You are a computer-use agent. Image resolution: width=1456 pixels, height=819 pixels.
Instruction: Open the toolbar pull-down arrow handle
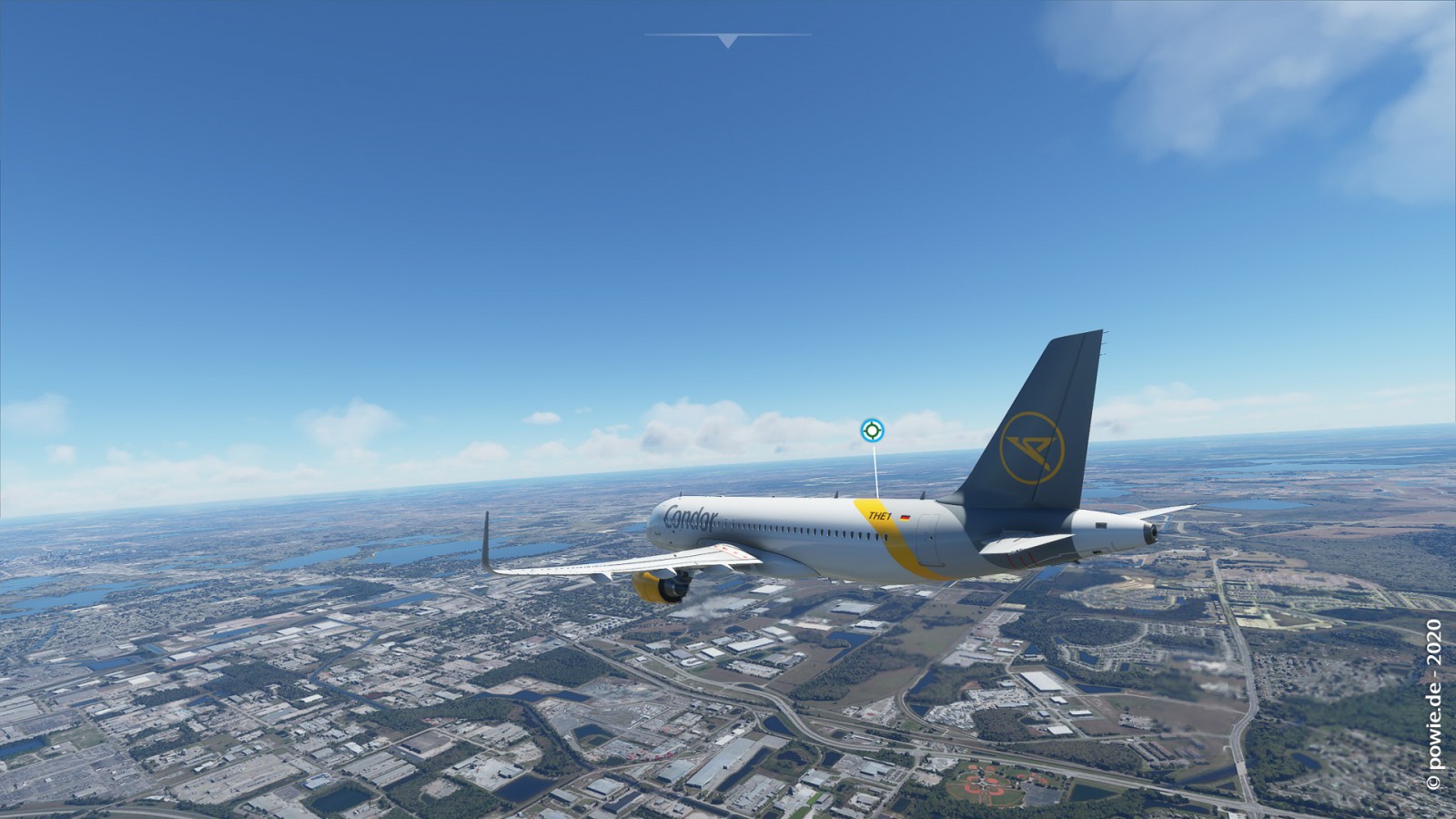pyautogui.click(x=727, y=41)
